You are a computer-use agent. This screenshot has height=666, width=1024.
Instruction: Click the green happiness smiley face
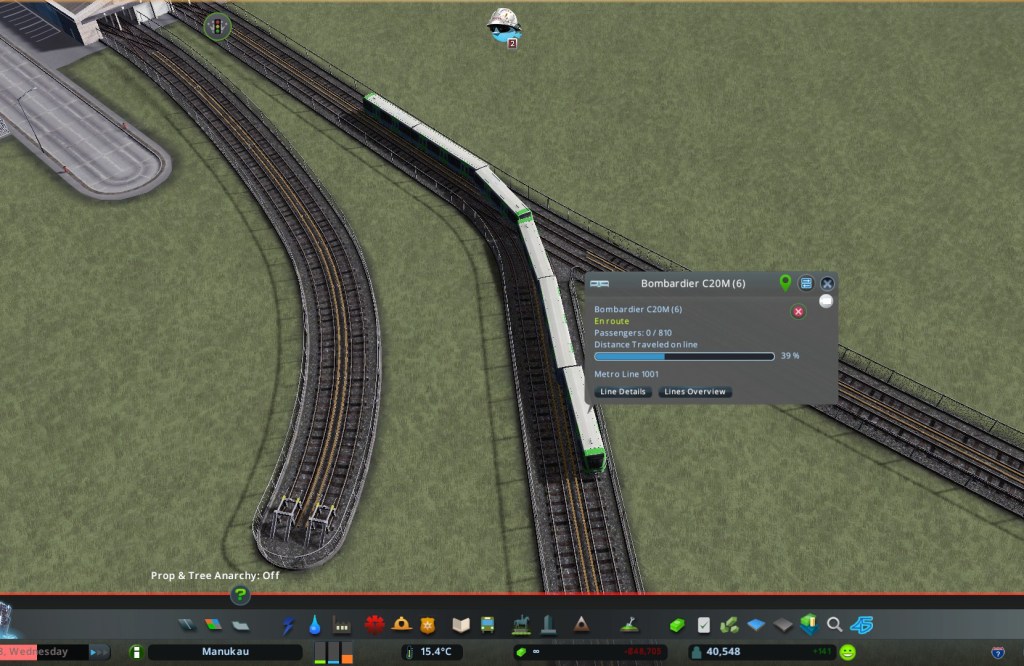point(848,652)
